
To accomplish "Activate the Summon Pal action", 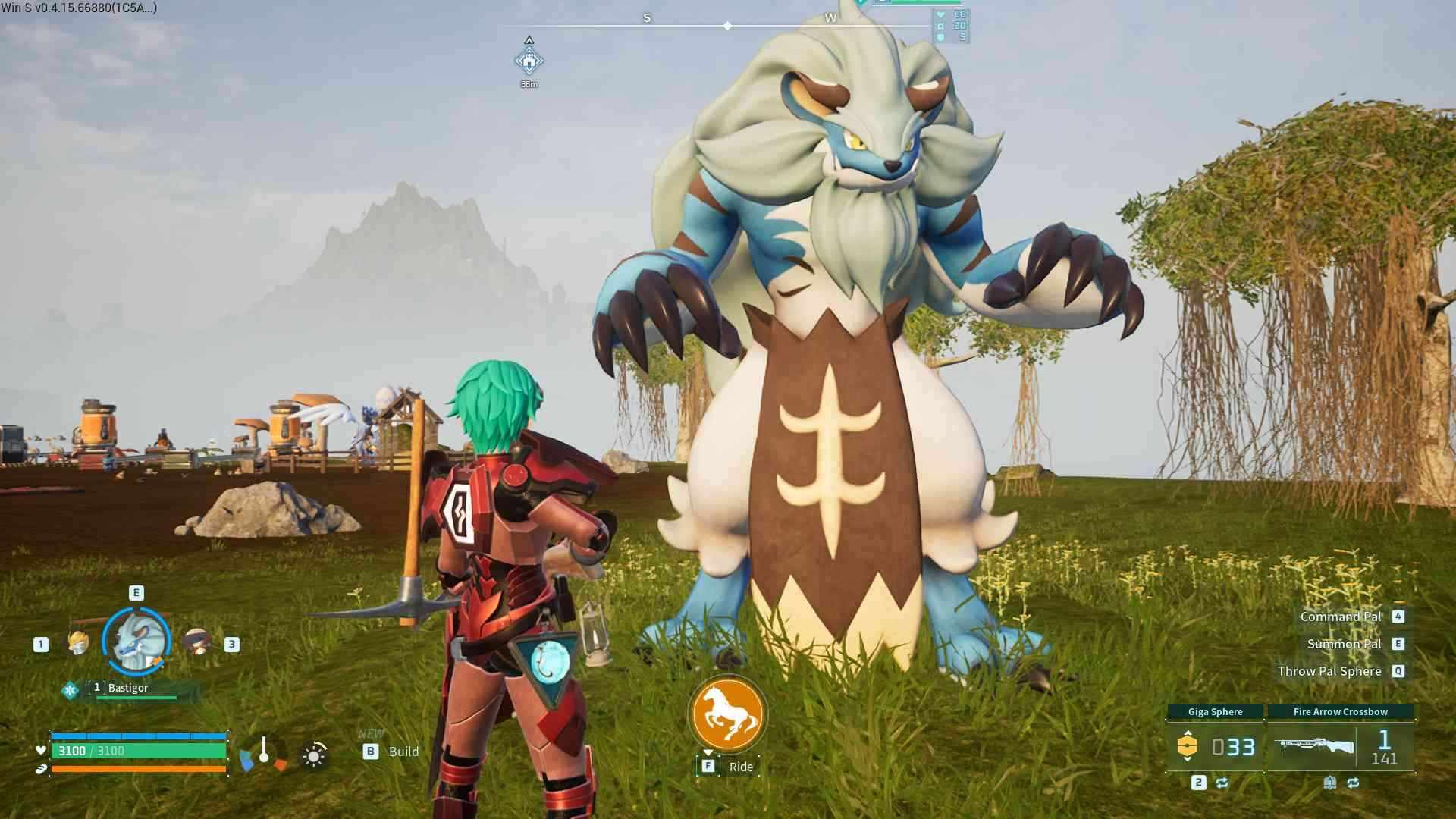I will pos(1344,644).
